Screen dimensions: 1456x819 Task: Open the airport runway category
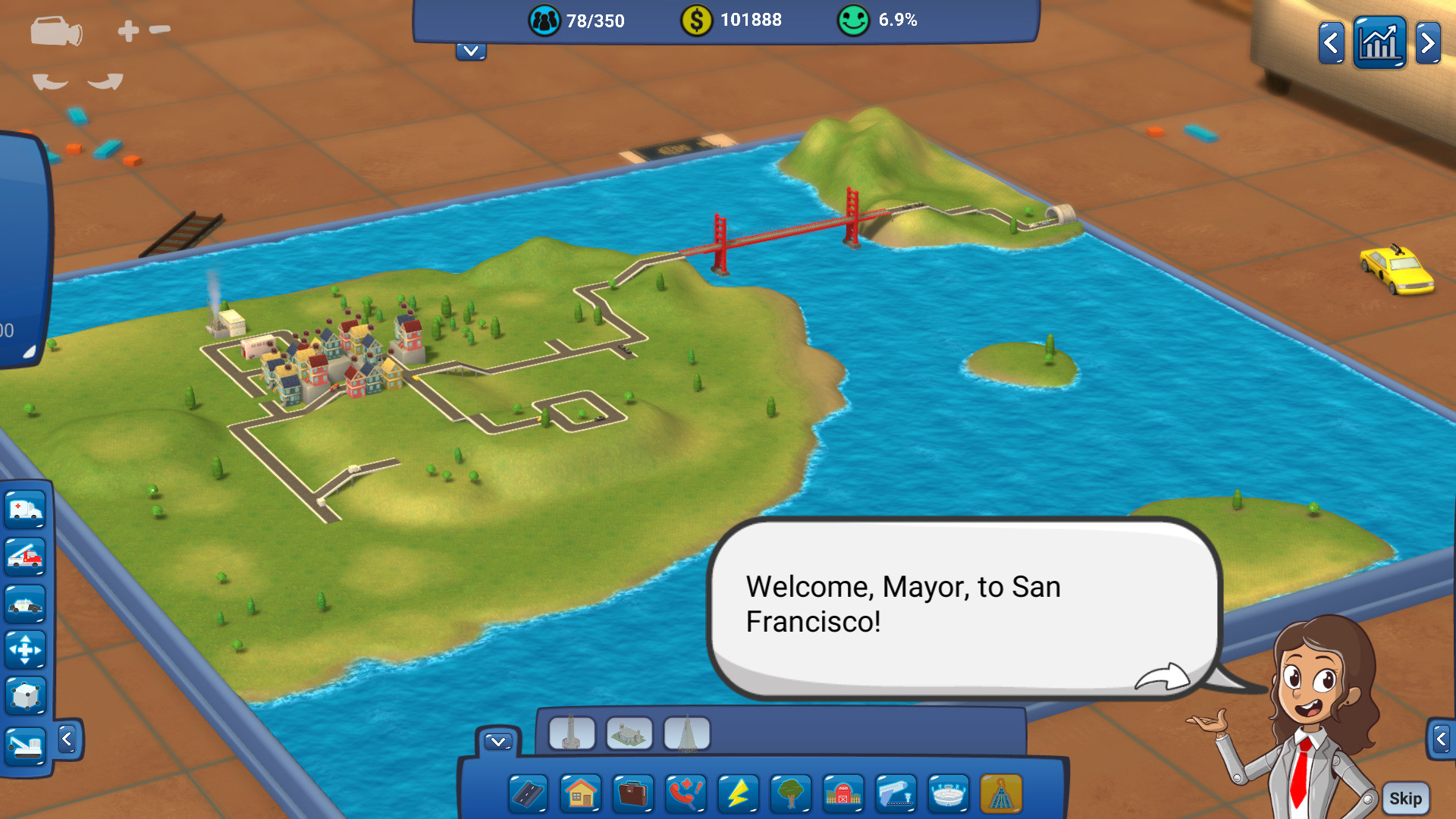point(894,794)
